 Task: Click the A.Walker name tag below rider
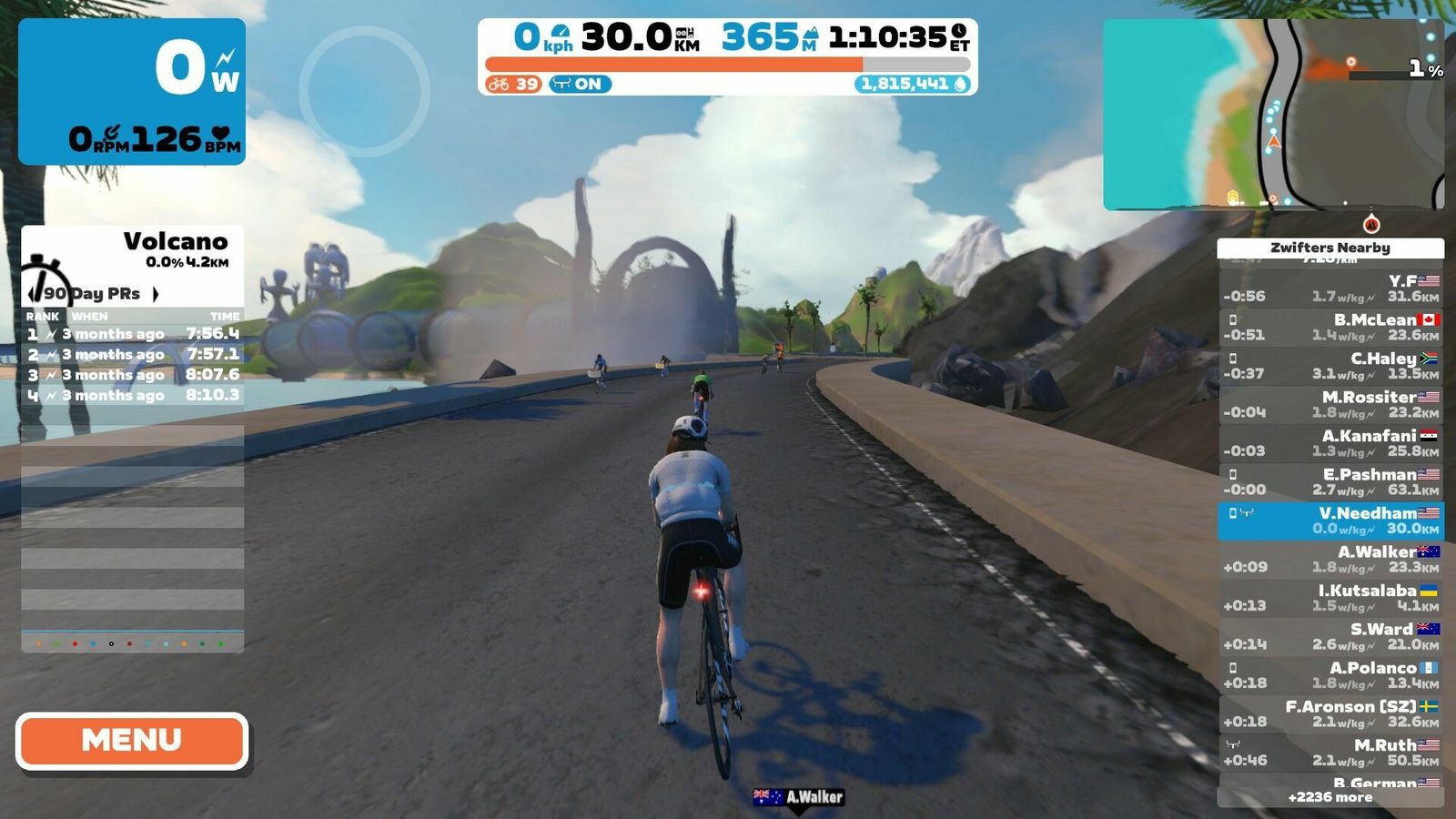[799, 797]
